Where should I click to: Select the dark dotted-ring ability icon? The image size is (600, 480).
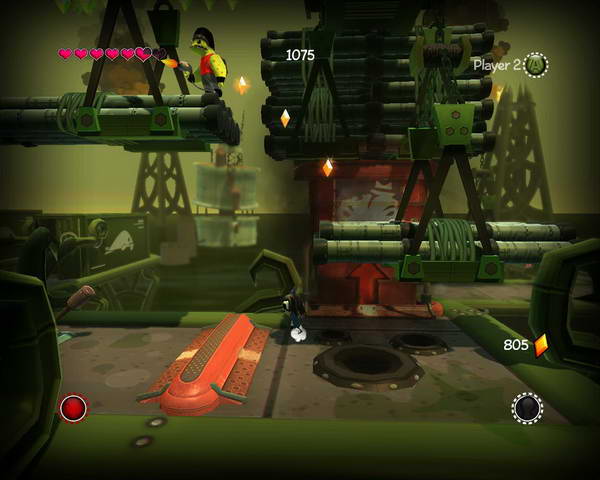[527, 407]
